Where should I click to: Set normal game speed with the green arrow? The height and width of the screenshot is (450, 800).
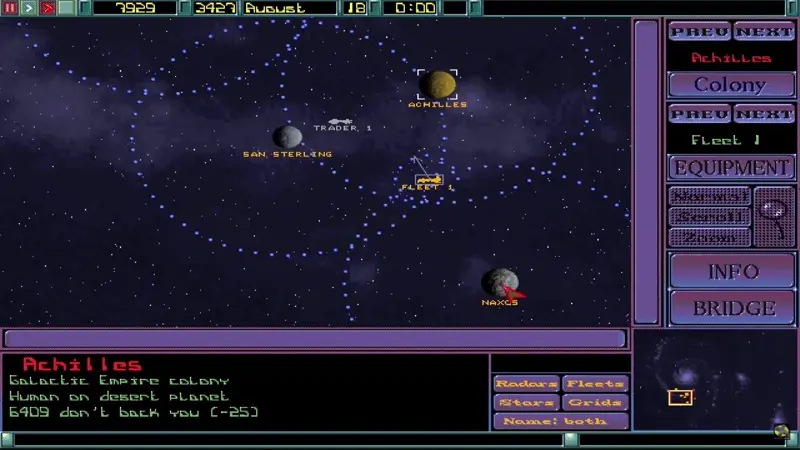pyautogui.click(x=29, y=8)
